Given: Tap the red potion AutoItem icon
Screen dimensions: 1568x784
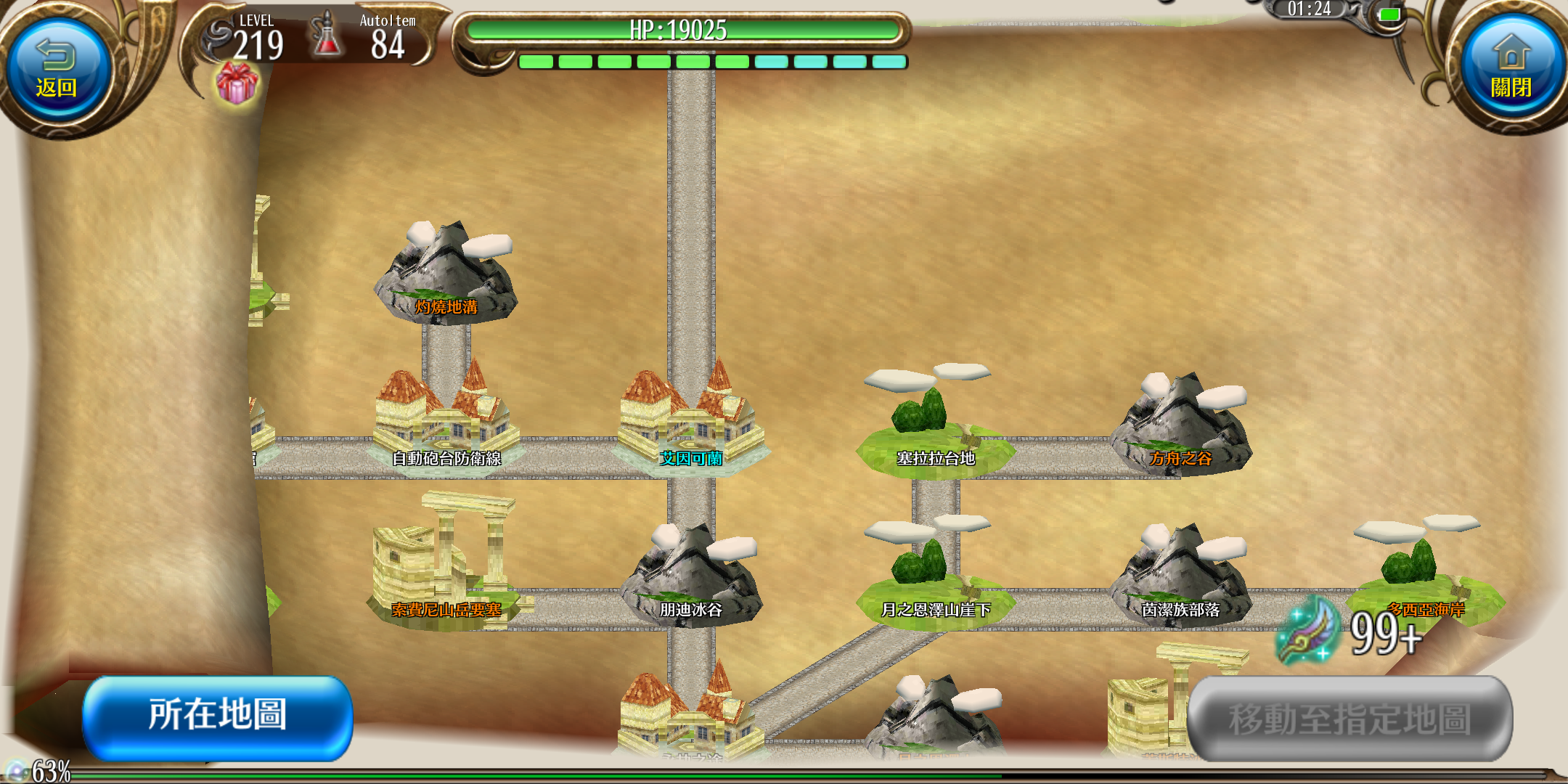Looking at the screenshot, I should point(327,36).
